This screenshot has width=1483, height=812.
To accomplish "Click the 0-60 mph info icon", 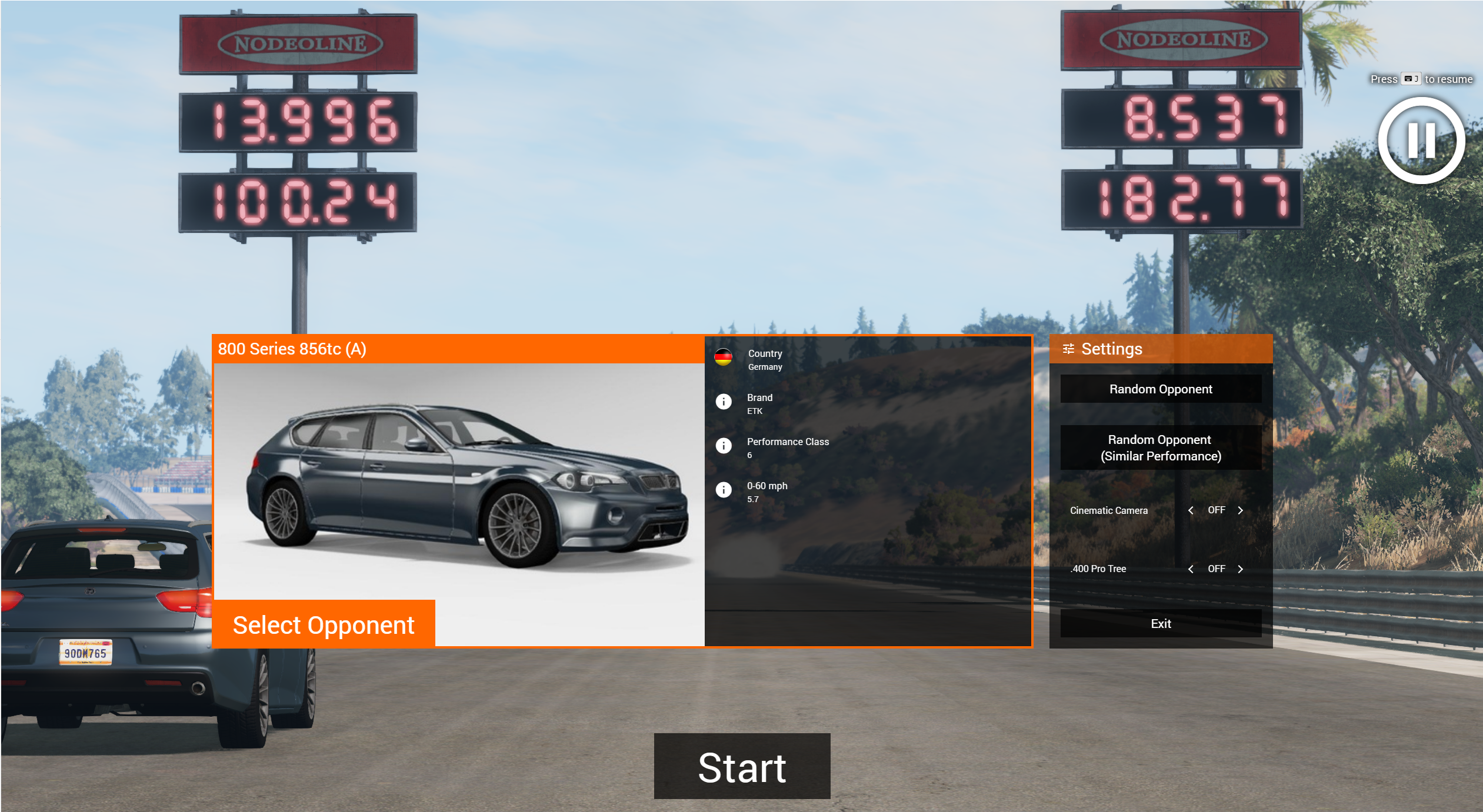I will (x=724, y=490).
